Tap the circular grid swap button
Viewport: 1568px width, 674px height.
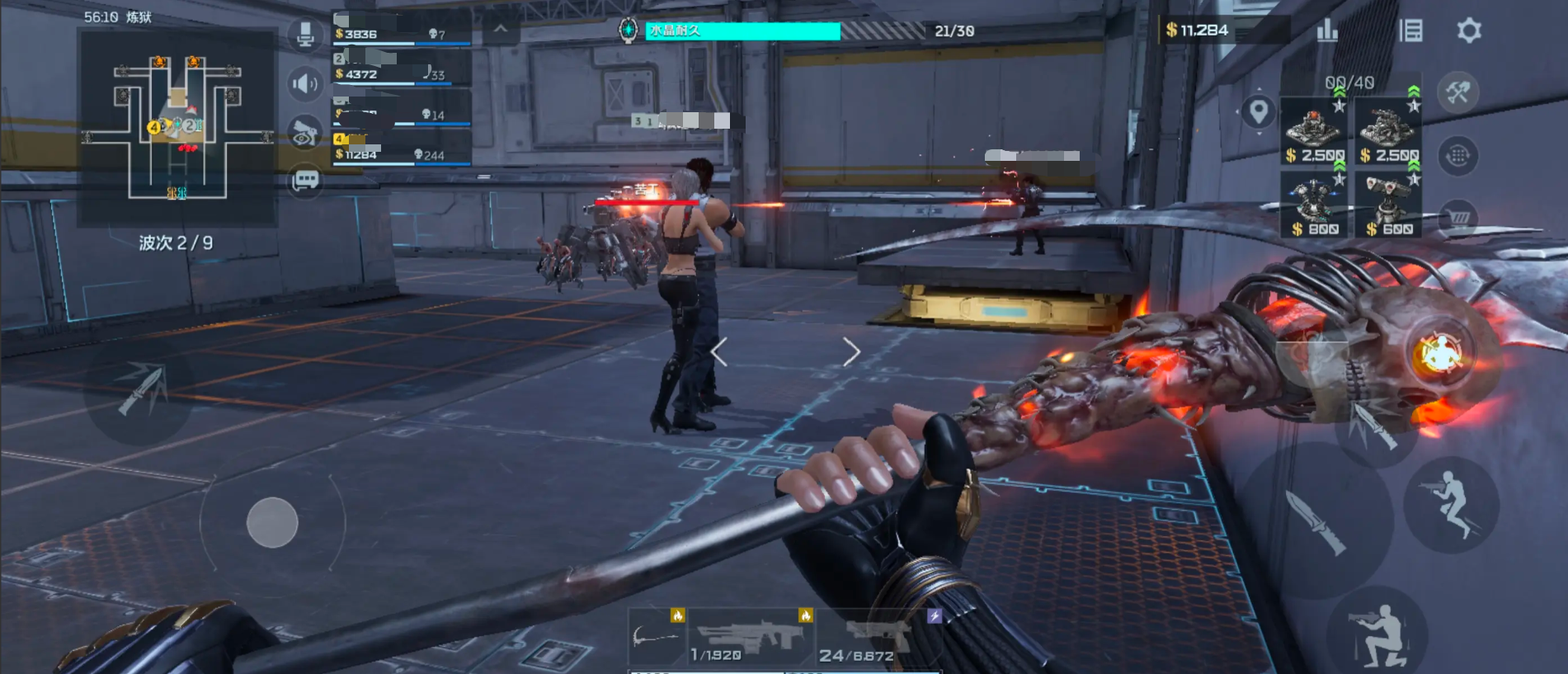(1457, 155)
